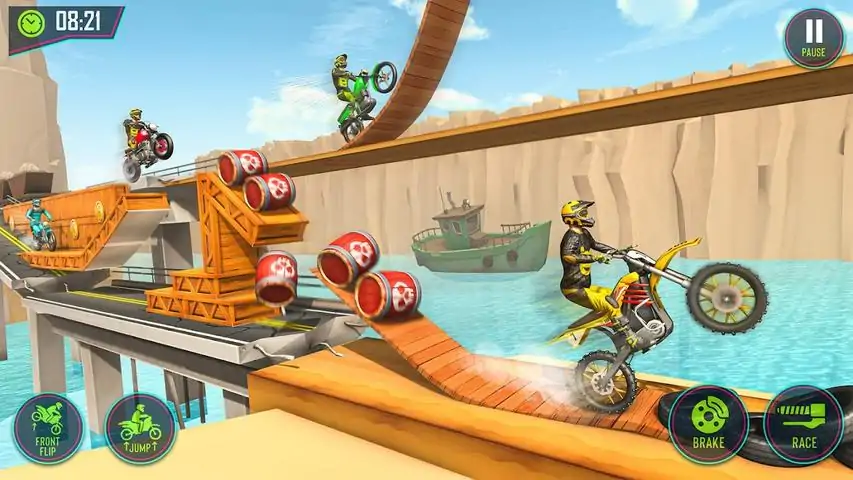Apply the Brake control

click(708, 424)
